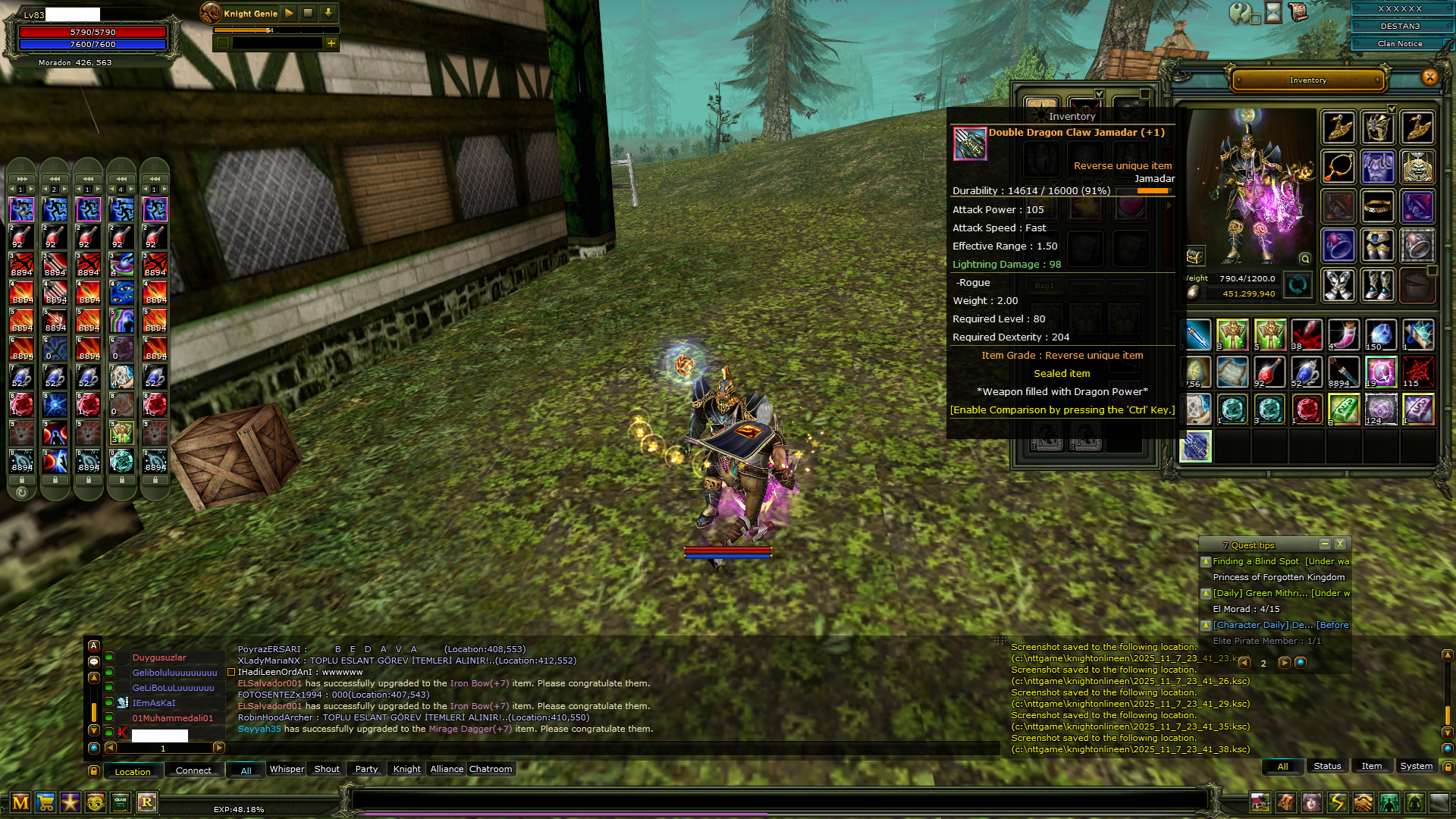
Task: Select the town return house icon
Action: [1260, 802]
